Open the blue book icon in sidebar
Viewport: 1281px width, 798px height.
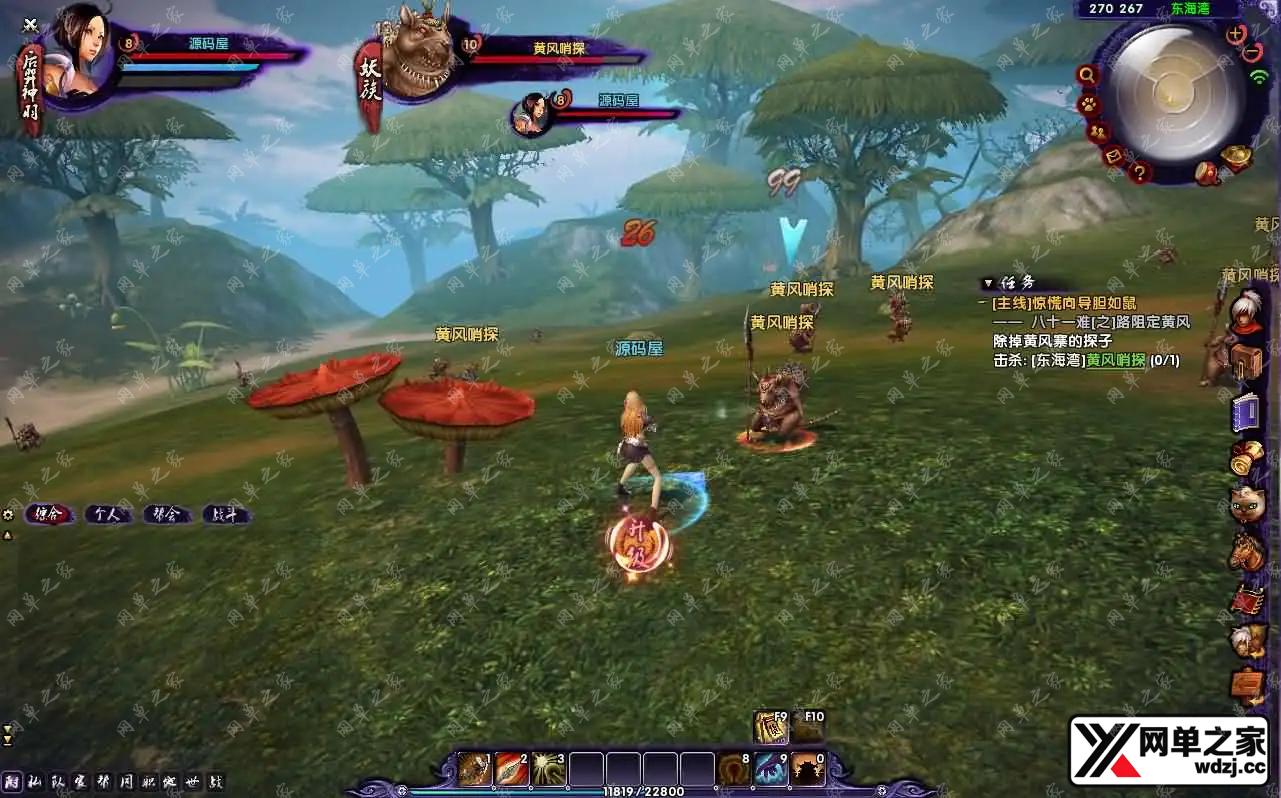(1246, 412)
